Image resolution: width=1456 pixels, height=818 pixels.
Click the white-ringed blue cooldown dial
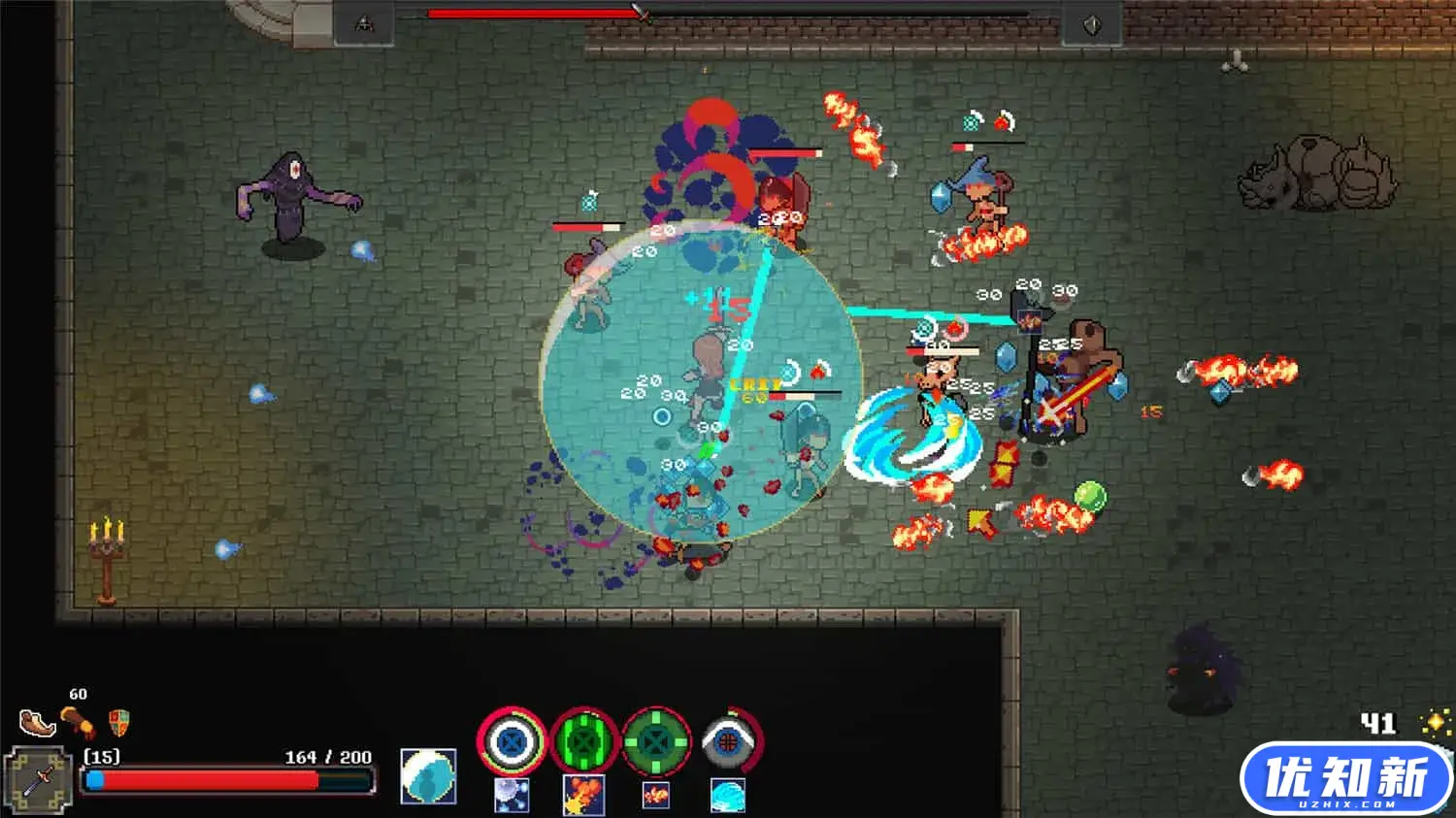click(512, 743)
